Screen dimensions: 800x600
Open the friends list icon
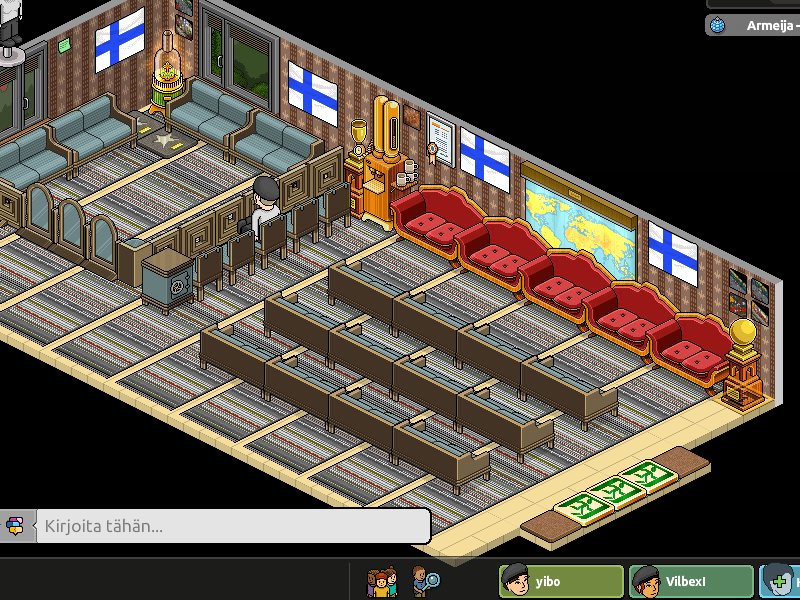[381, 581]
